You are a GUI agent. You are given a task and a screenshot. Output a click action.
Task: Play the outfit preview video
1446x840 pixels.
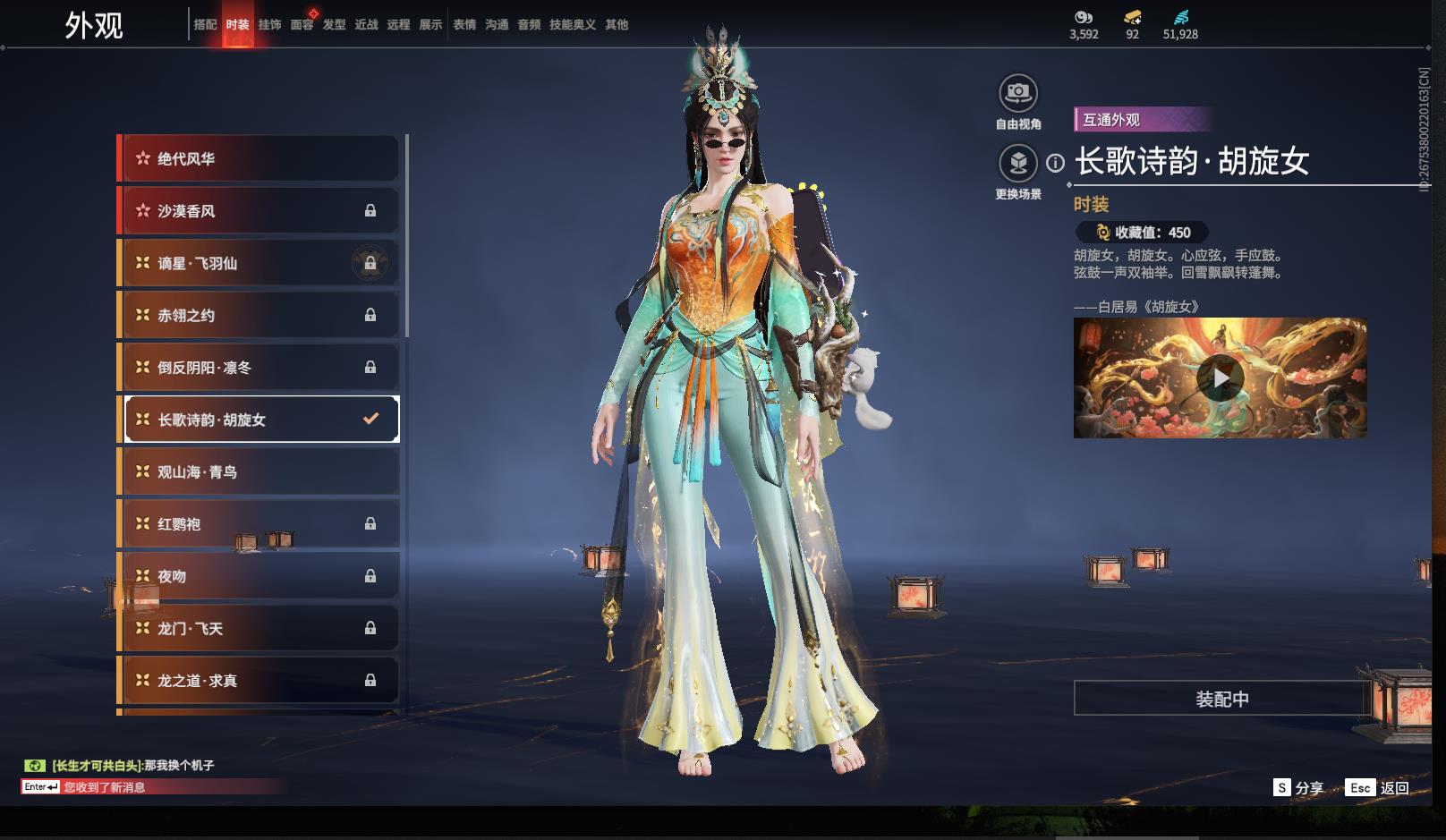(x=1221, y=378)
